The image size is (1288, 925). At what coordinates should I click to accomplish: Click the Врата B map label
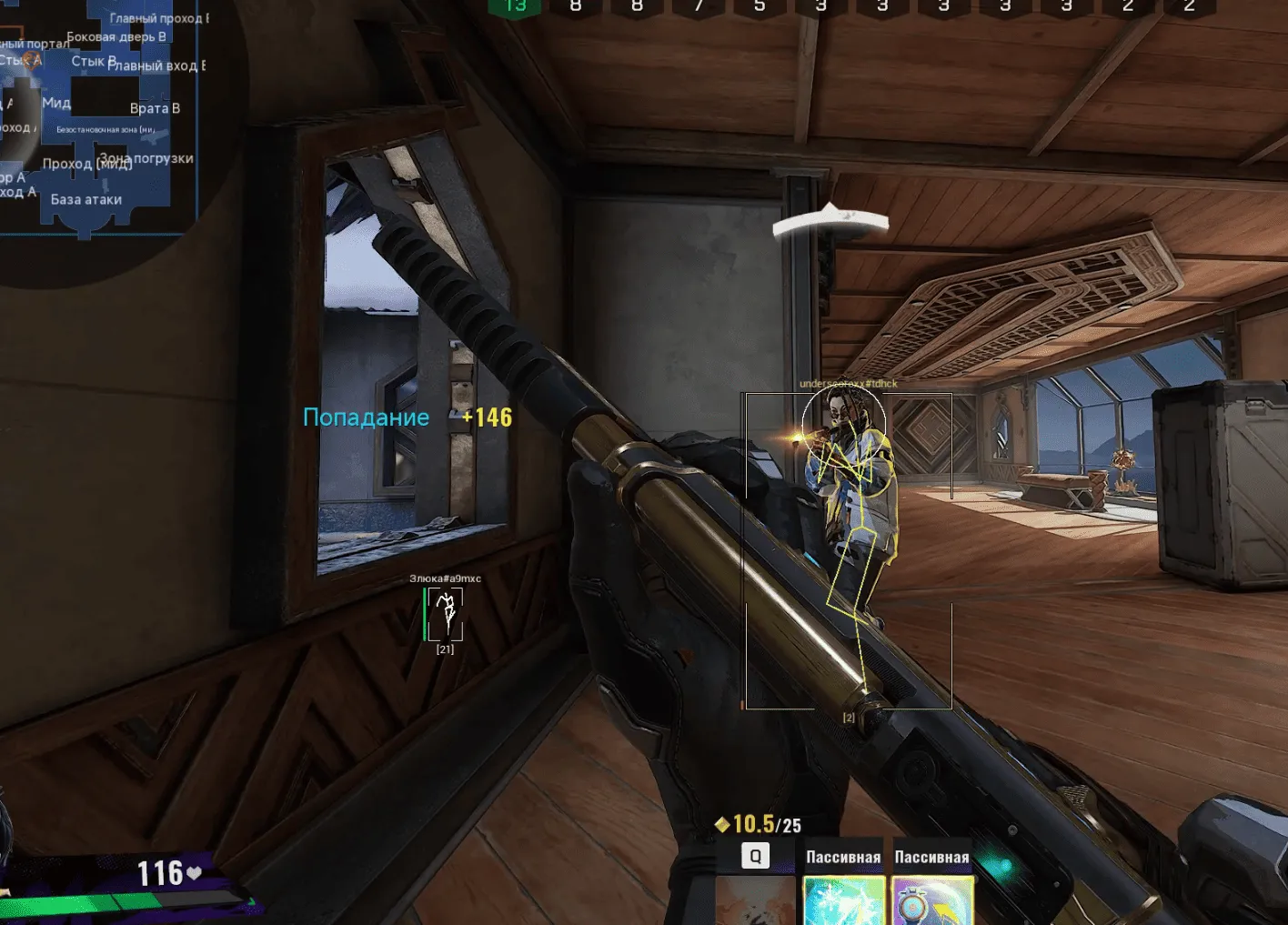[156, 107]
